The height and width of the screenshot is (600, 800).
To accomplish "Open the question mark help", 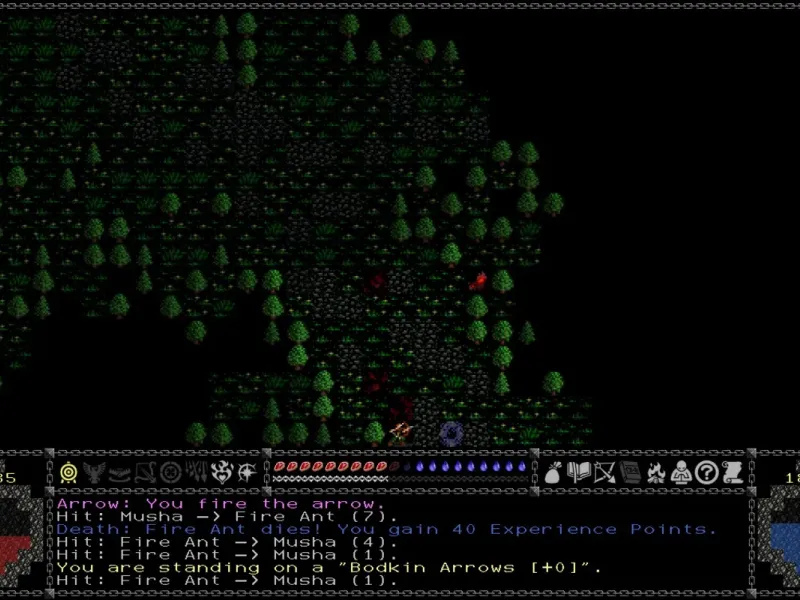I will click(706, 472).
